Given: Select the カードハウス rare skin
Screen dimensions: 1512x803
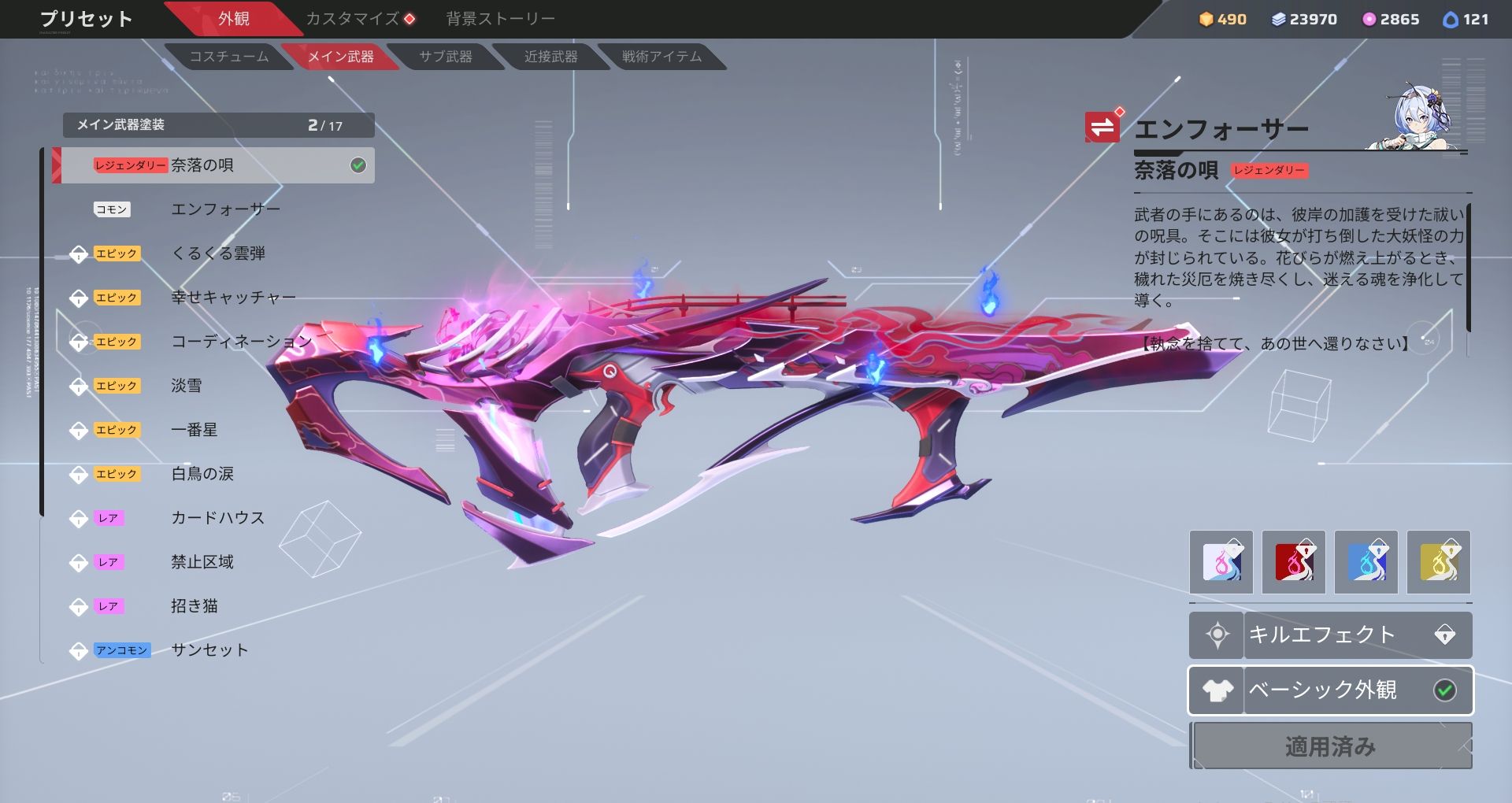Looking at the screenshot, I should (217, 518).
